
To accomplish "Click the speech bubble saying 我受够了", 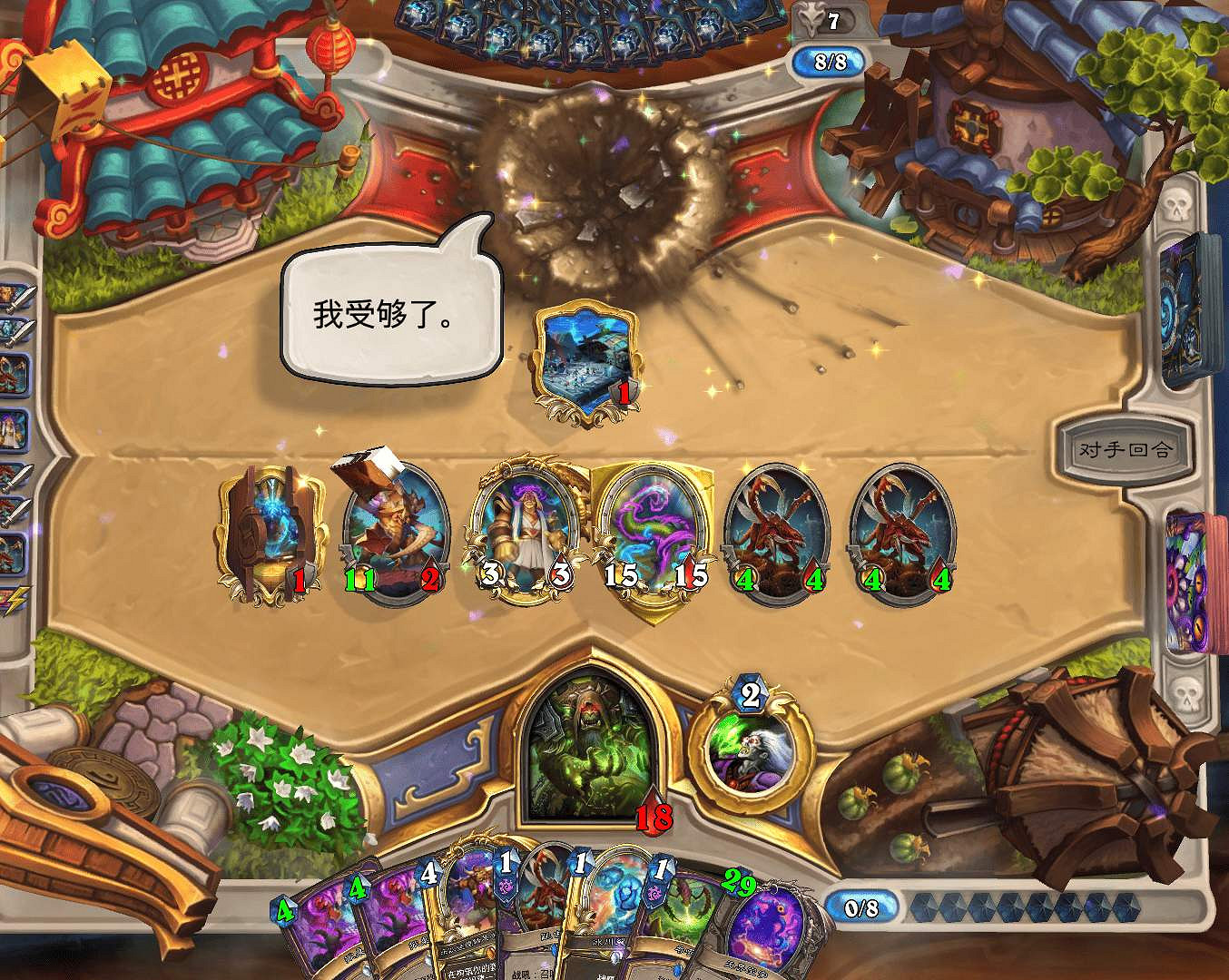I will click(388, 313).
